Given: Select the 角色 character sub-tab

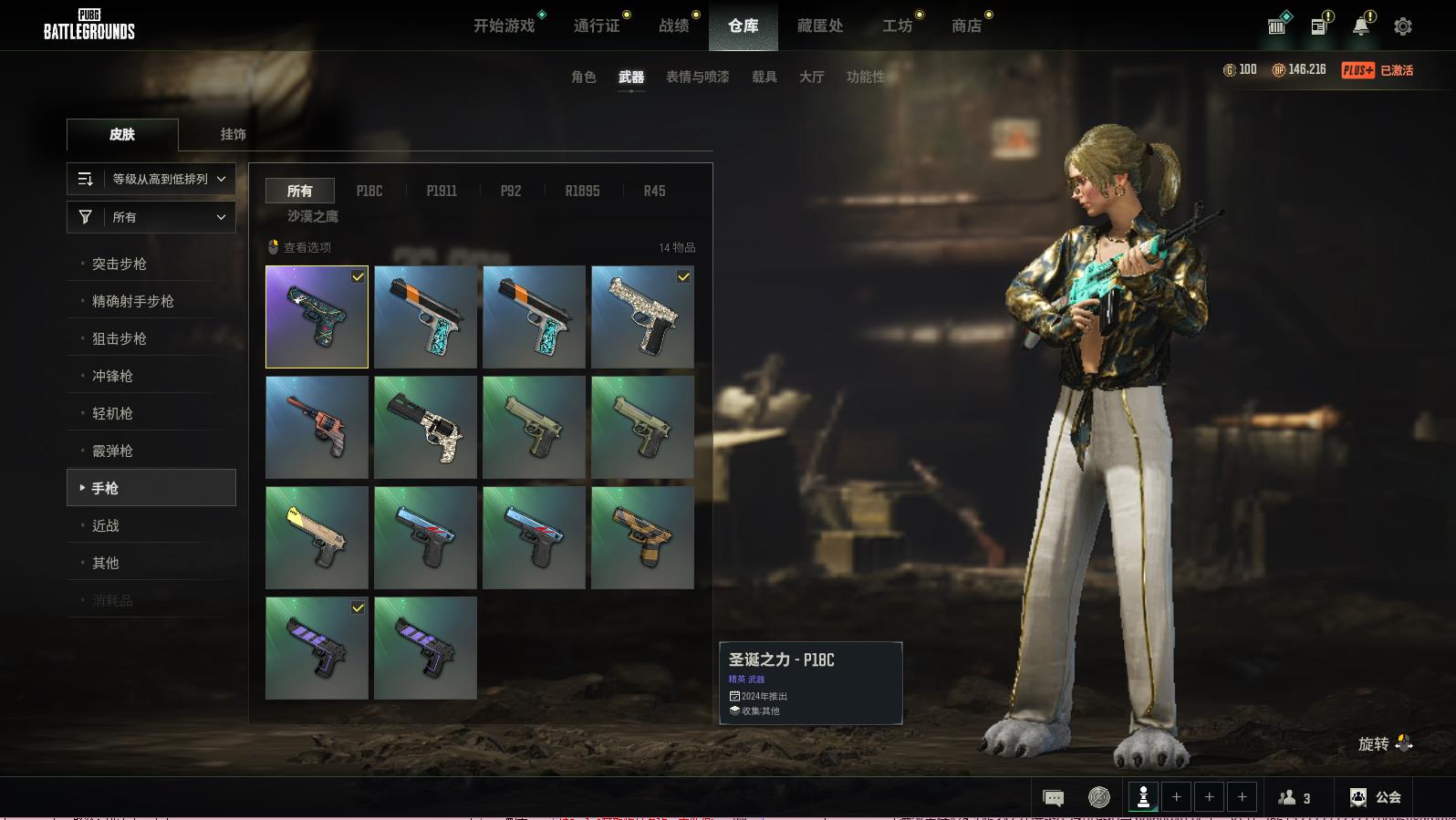Looking at the screenshot, I should 584,77.
